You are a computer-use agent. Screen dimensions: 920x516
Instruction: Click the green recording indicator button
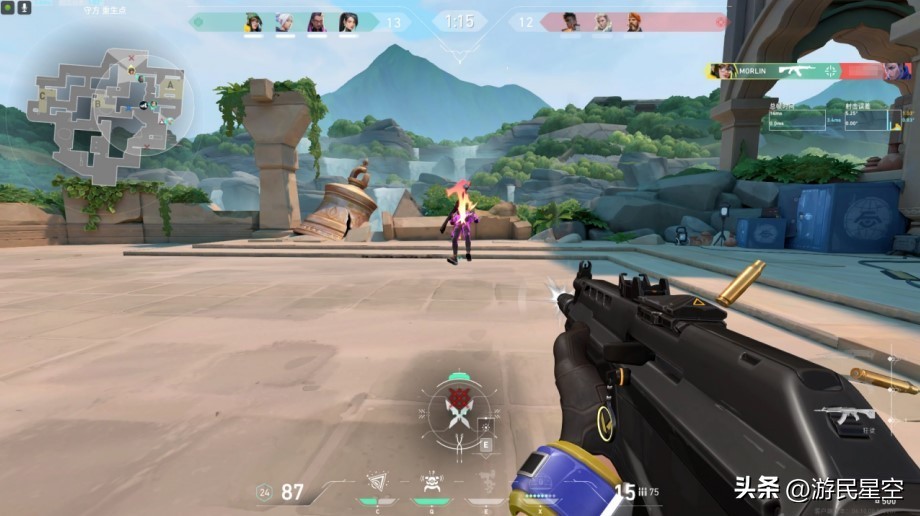(9, 8)
